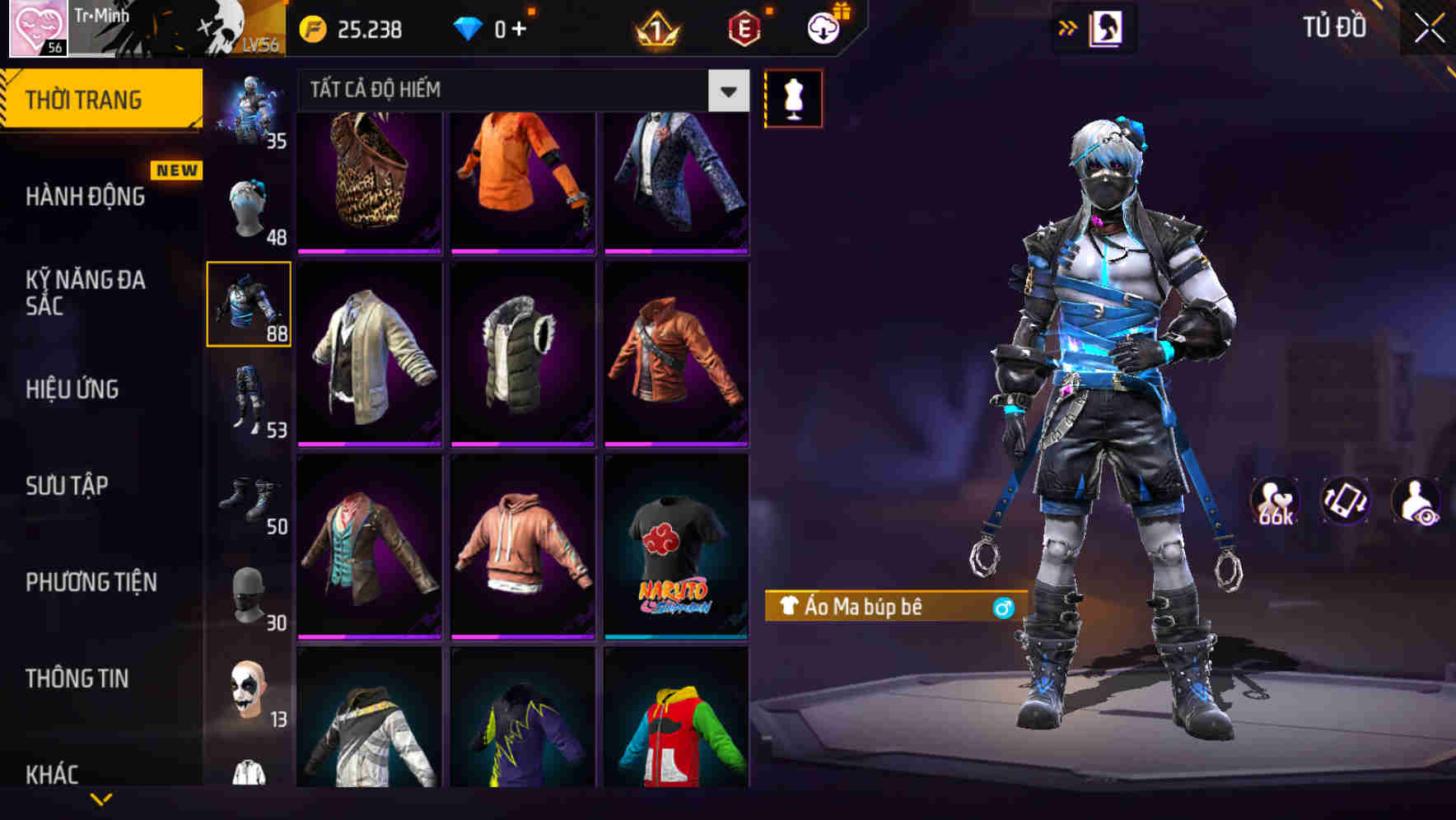This screenshot has height=820, width=1456.
Task: Select the mannequin outfit preview icon
Action: pyautogui.click(x=793, y=97)
